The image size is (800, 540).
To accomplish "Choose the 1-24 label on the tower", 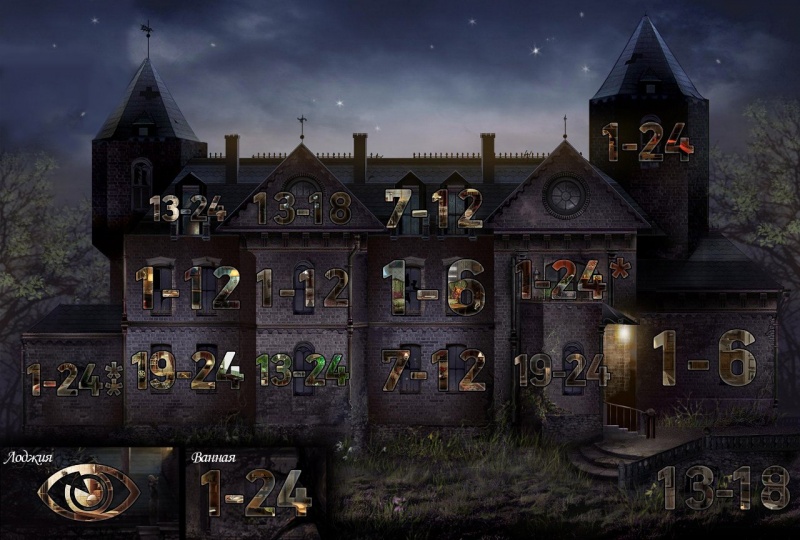I will pyautogui.click(x=647, y=142).
